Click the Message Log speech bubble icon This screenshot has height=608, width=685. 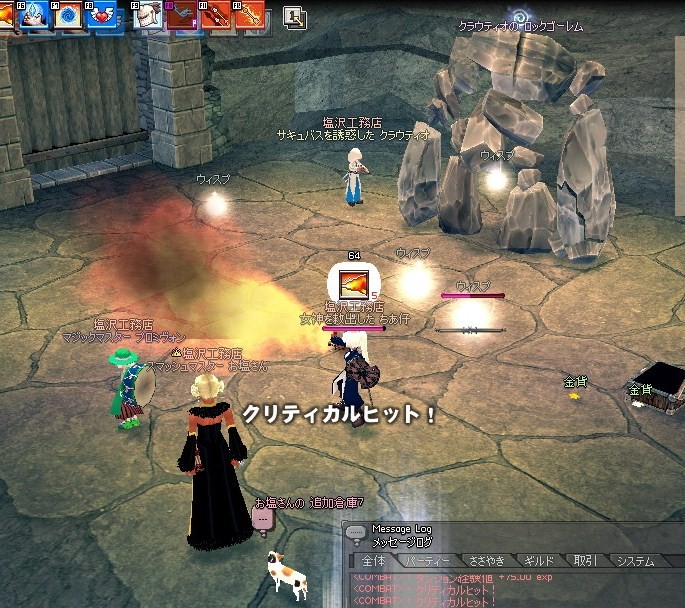tap(357, 533)
